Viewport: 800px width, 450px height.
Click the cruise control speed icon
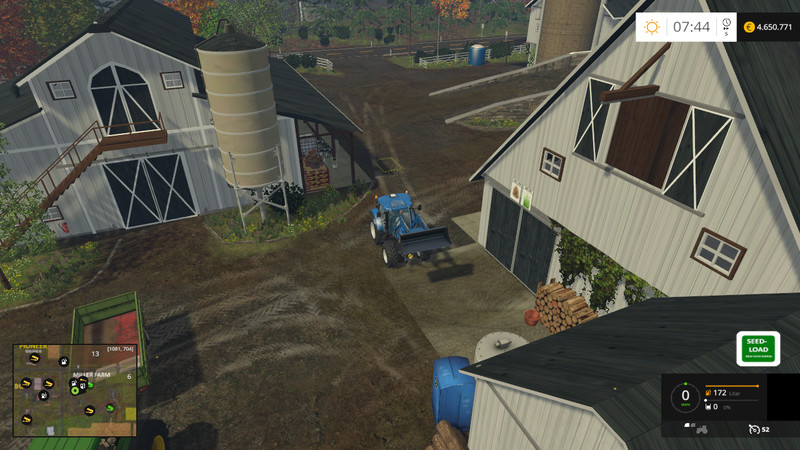[754, 429]
